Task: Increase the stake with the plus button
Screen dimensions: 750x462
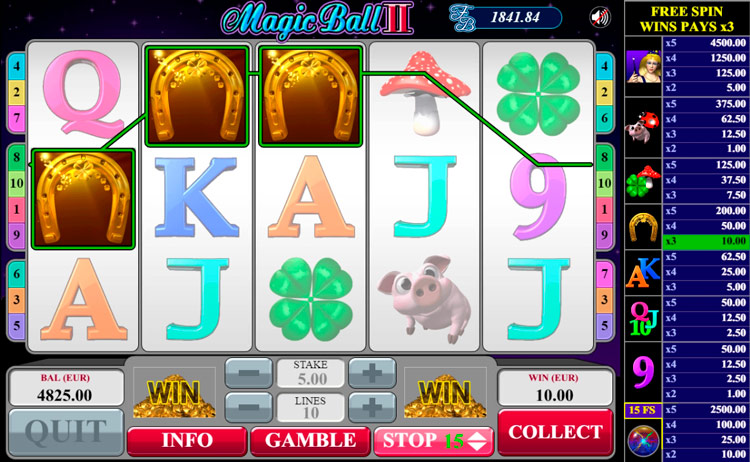Action: pos(371,373)
